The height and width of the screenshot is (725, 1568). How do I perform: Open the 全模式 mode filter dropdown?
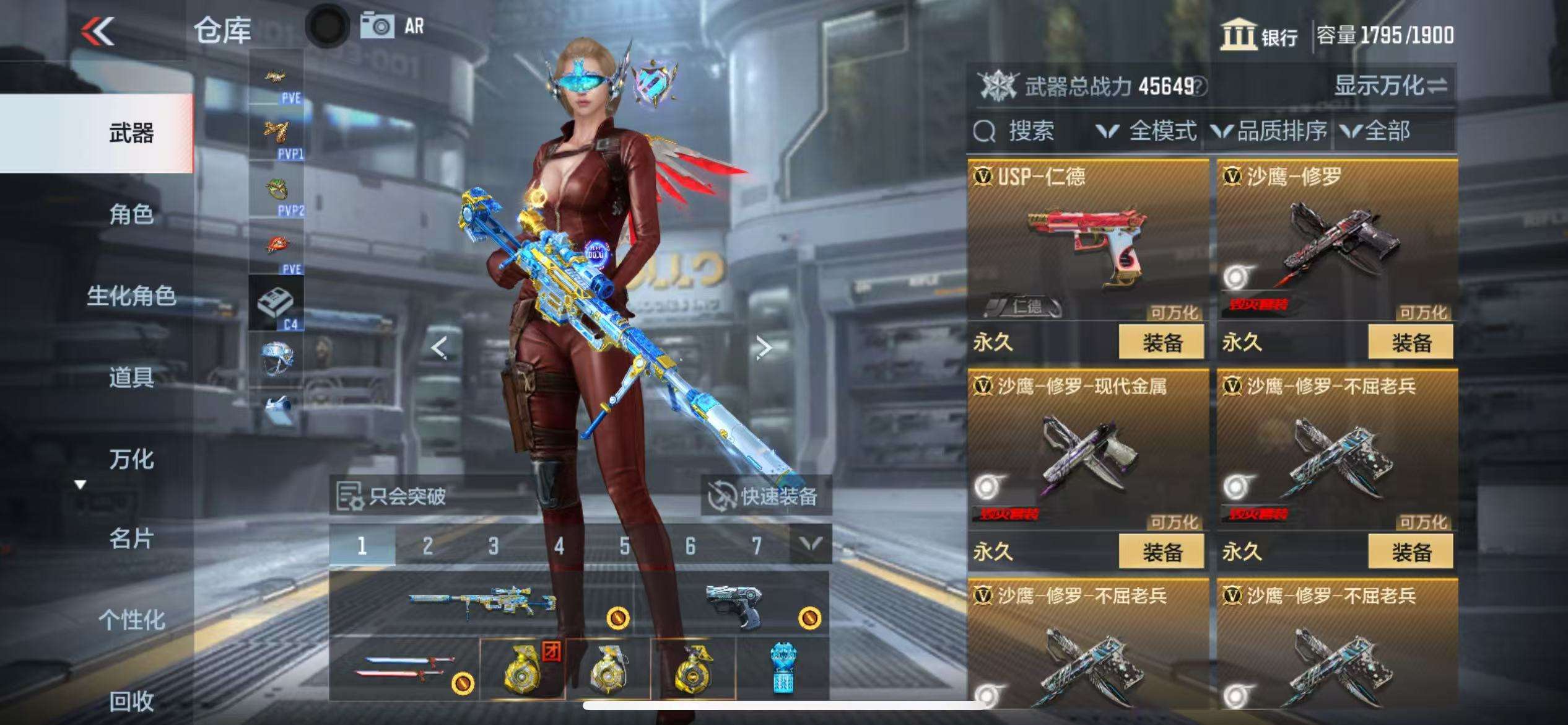coord(1147,131)
